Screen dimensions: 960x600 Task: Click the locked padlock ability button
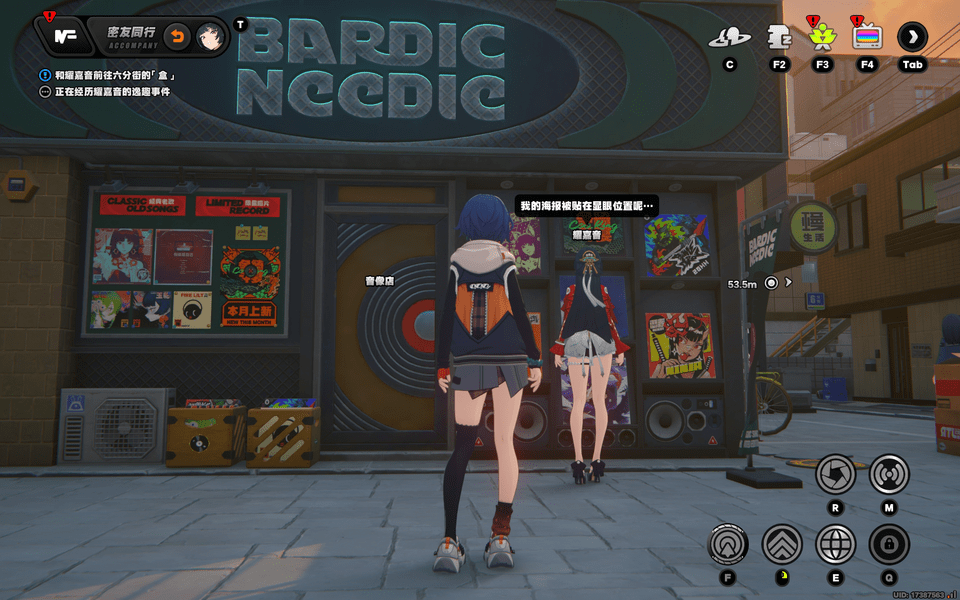click(889, 544)
